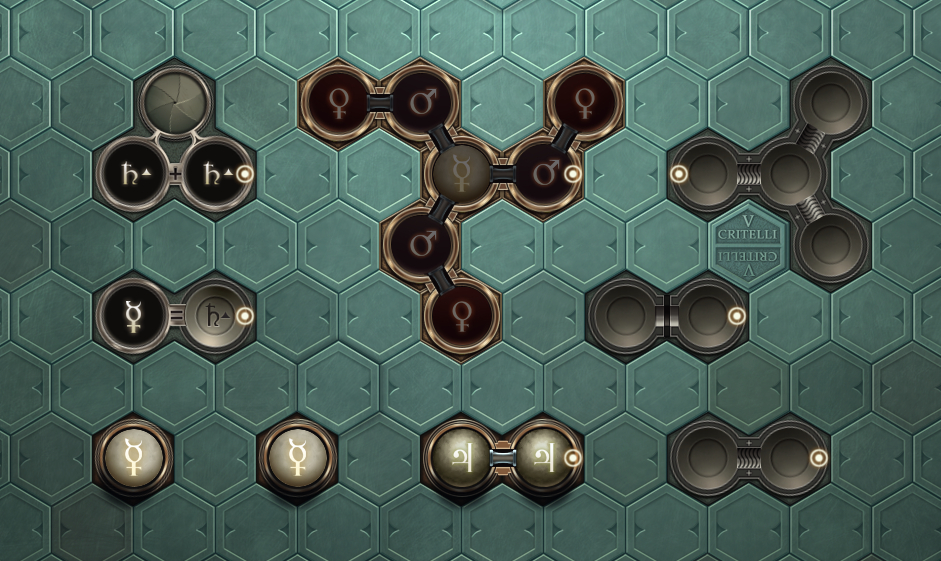
Task: Click the V Critelli engraved hex plate
Action: (748, 245)
